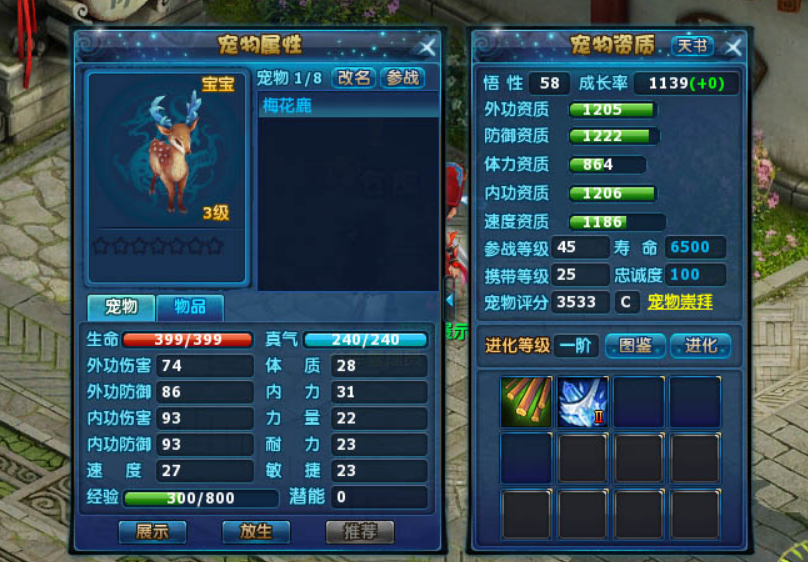The width and height of the screenshot is (808, 562).
Task: Open the 物品 items tab
Action: tap(189, 307)
